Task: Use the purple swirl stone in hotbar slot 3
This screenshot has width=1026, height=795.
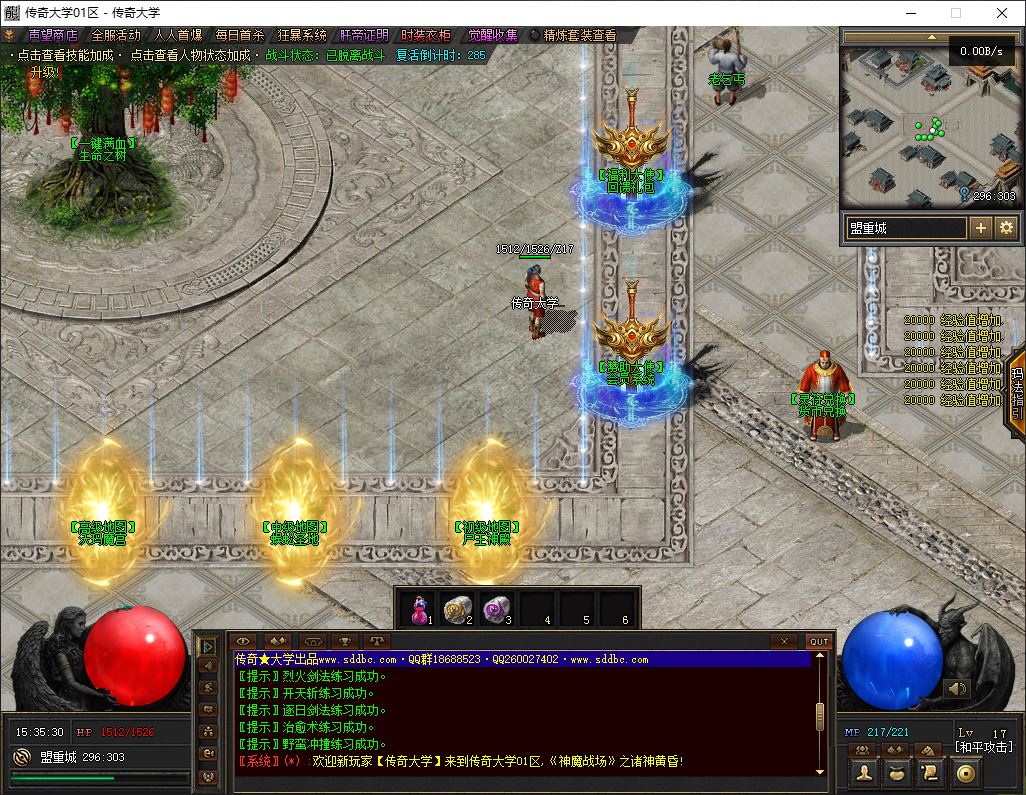Action: [497, 608]
